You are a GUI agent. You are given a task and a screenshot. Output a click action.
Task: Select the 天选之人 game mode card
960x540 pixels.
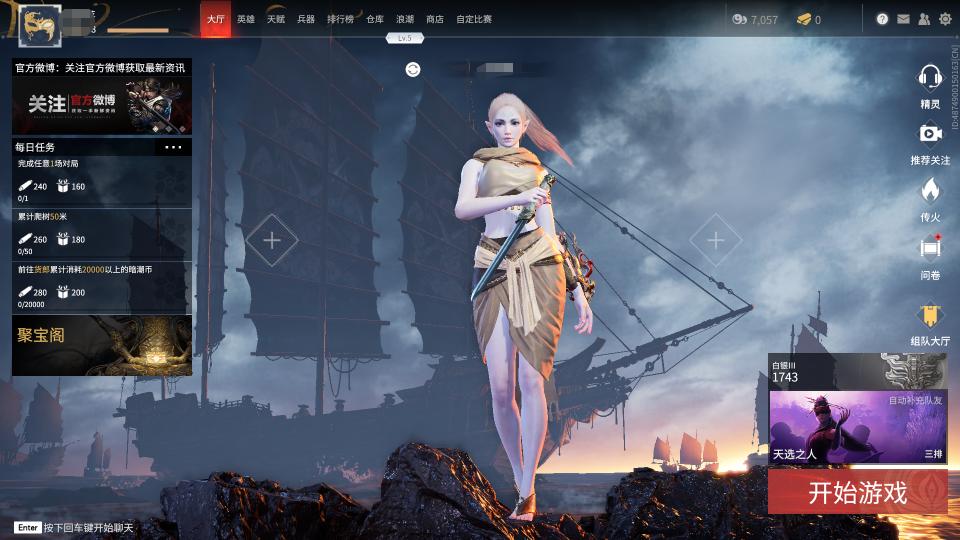click(857, 427)
